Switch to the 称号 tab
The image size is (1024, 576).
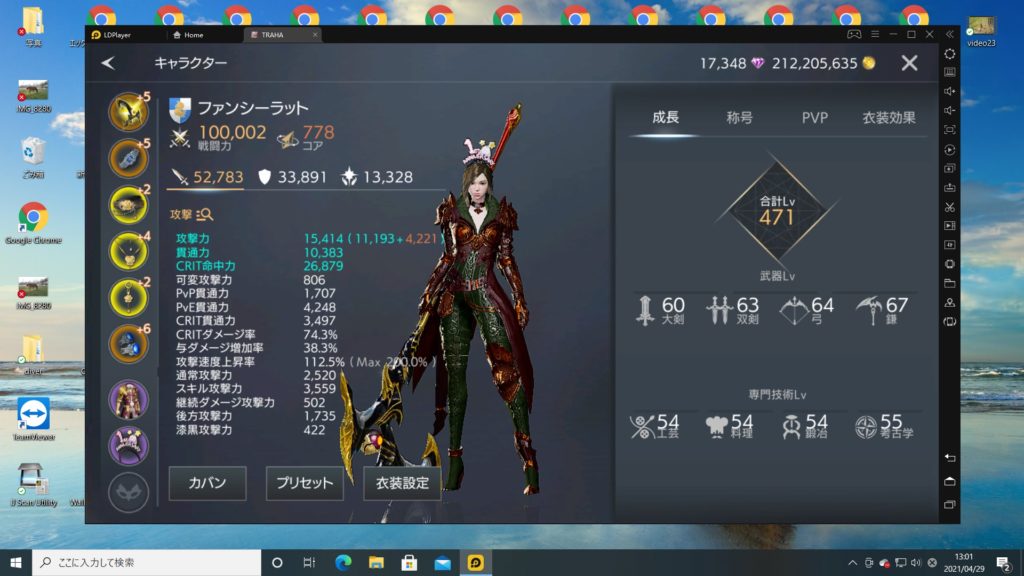pyautogui.click(x=740, y=118)
